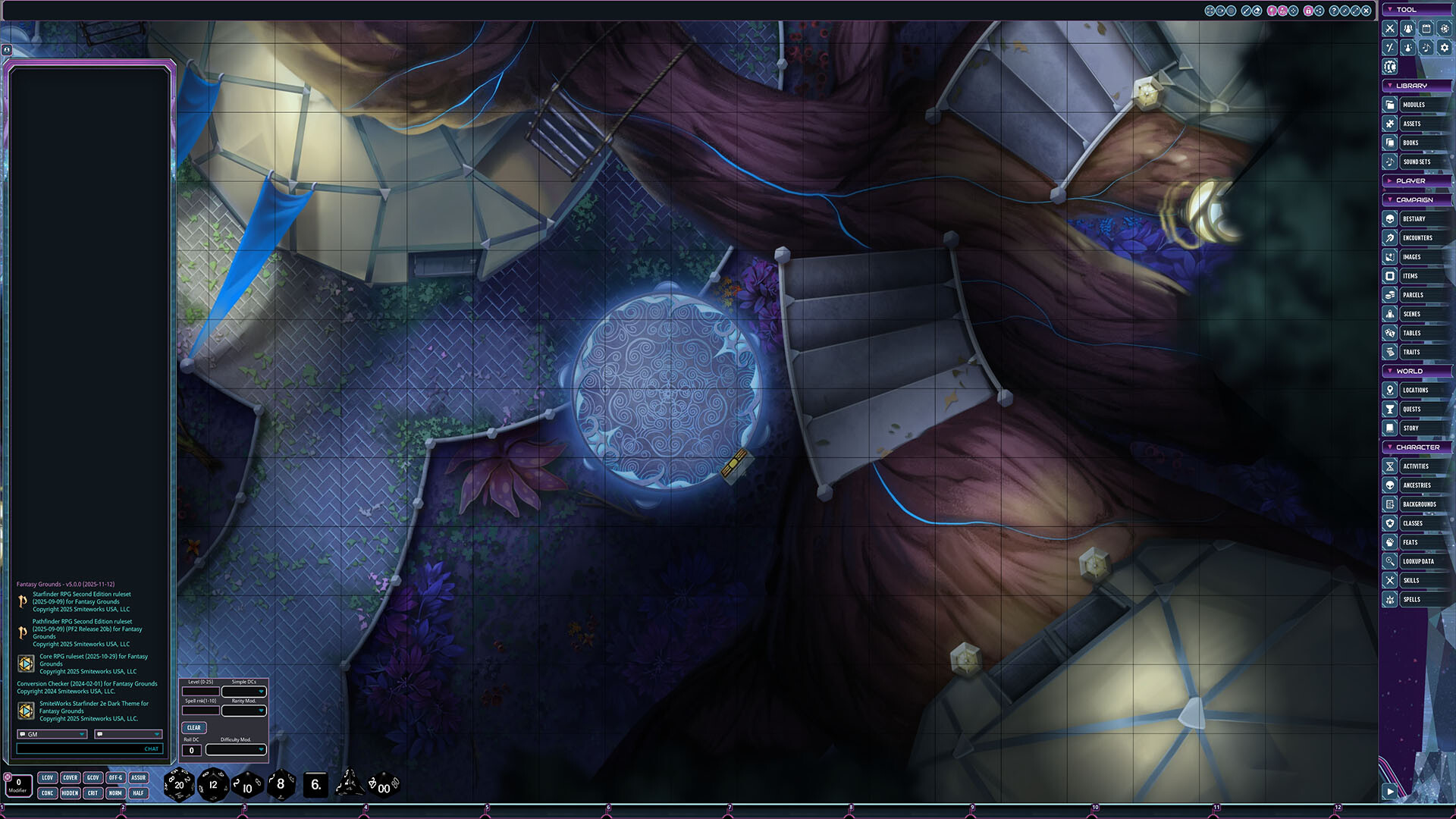Screen dimensions: 1456x819
Task: Roll the black d20 die
Action: [179, 784]
